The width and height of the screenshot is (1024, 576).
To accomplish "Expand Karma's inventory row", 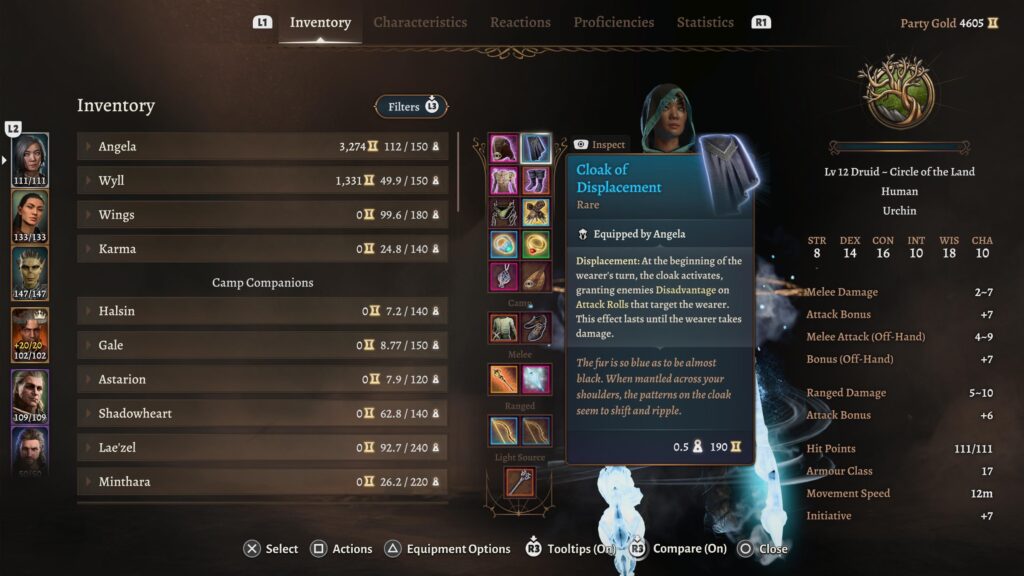I will point(262,249).
